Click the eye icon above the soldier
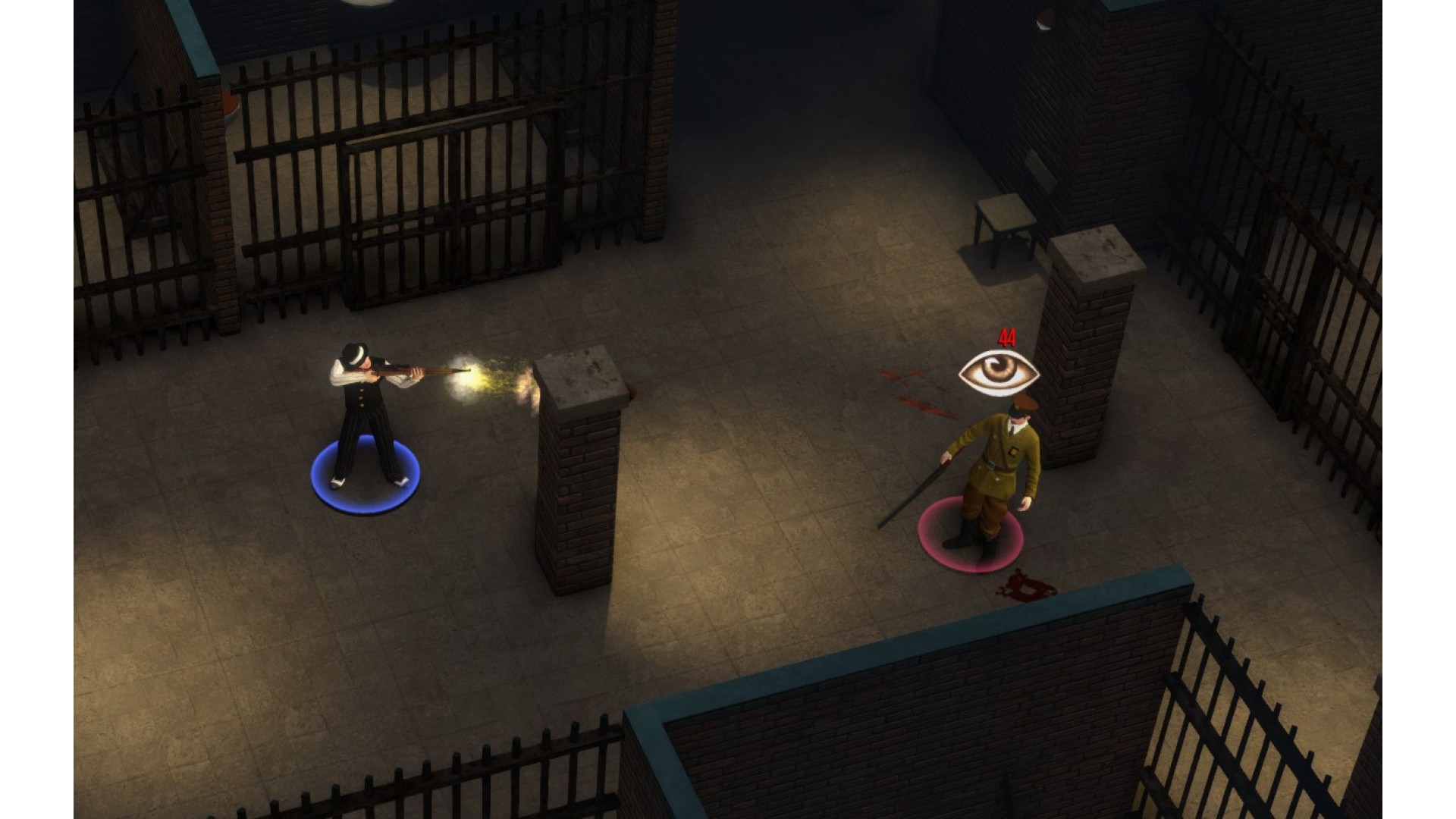This screenshot has width=1456, height=819. point(999,372)
